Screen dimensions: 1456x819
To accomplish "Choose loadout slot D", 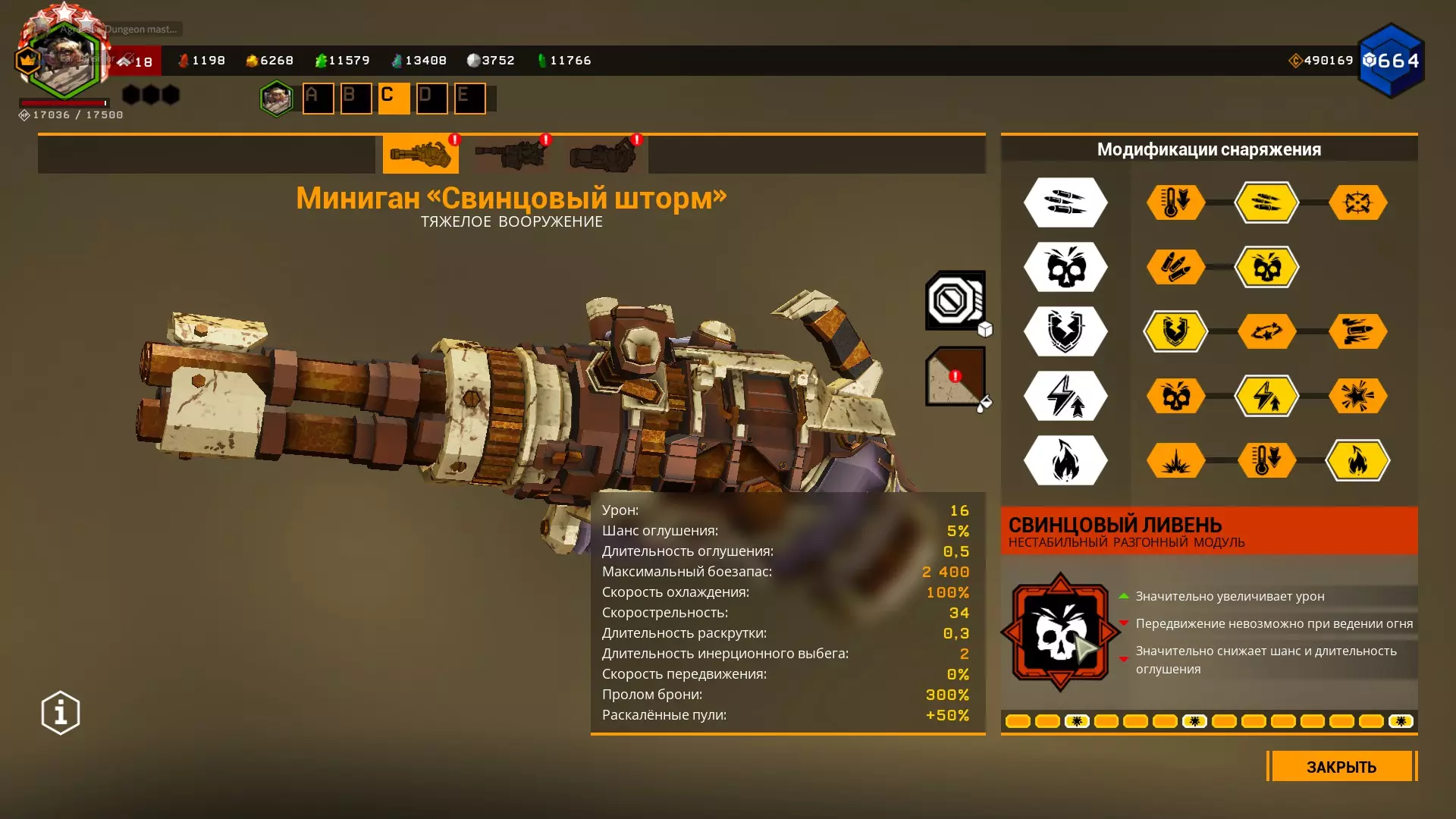I will (x=431, y=99).
